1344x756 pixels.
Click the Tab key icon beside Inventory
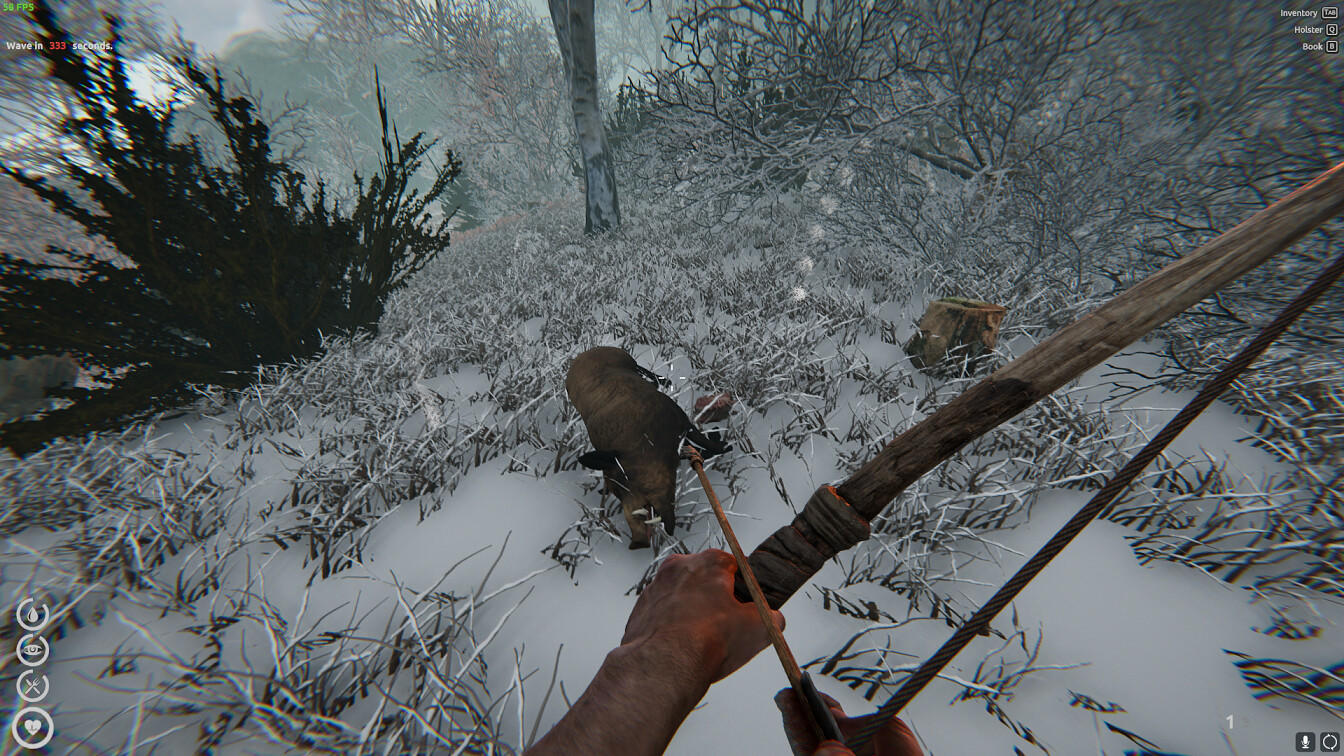1329,13
